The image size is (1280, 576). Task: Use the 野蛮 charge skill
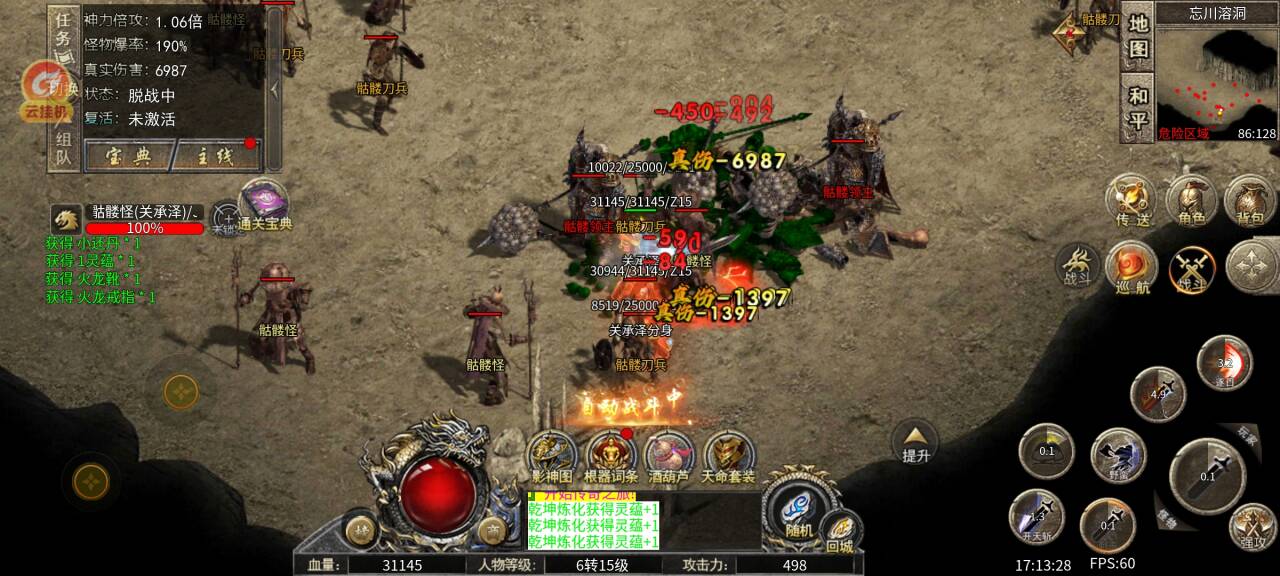click(1118, 456)
